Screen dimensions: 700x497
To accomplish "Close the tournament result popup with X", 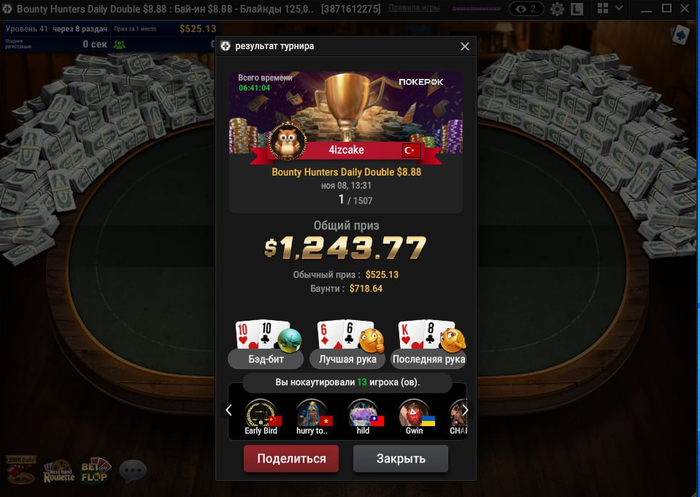I will (x=464, y=47).
